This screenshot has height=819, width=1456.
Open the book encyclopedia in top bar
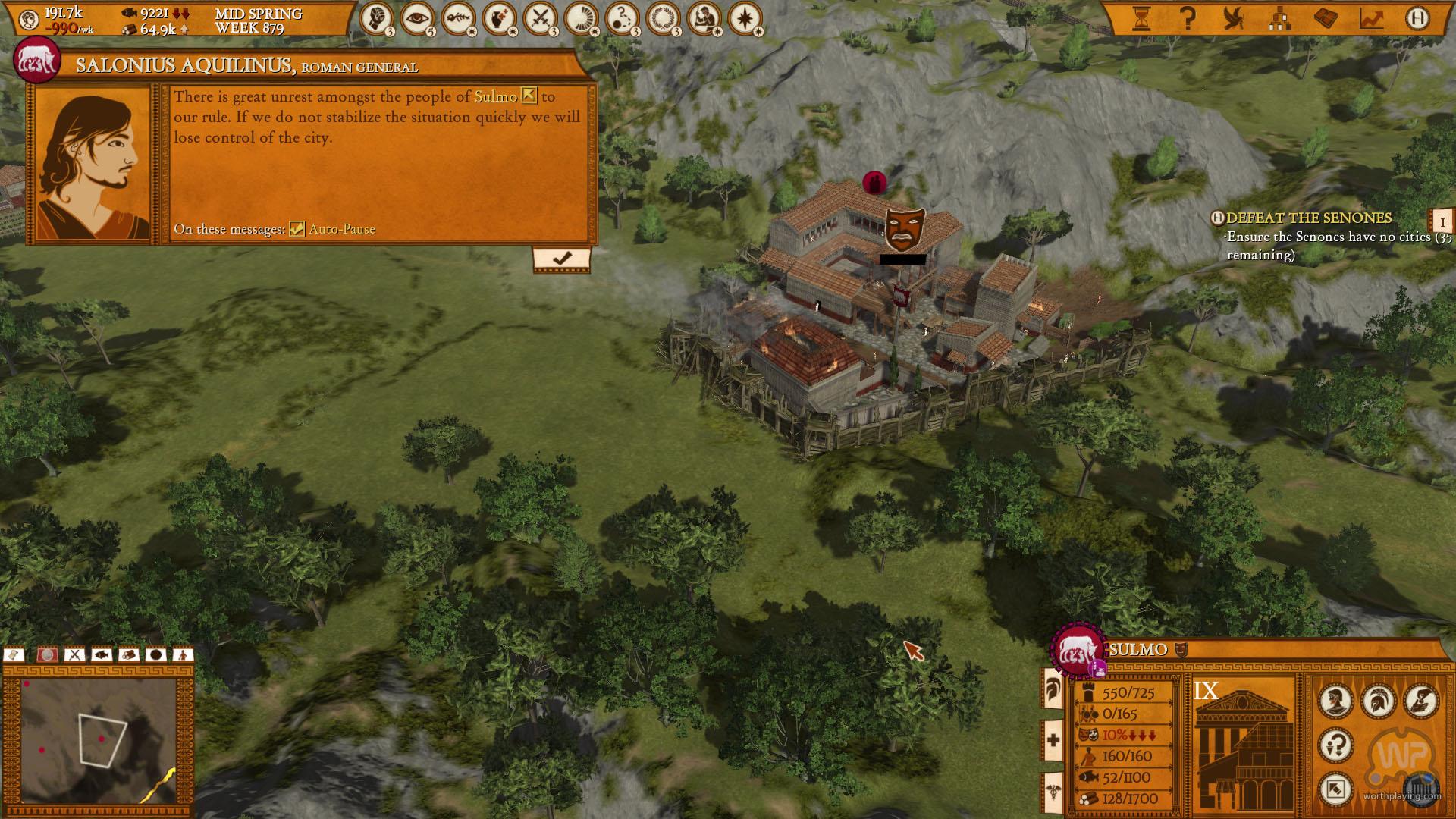tap(1326, 18)
